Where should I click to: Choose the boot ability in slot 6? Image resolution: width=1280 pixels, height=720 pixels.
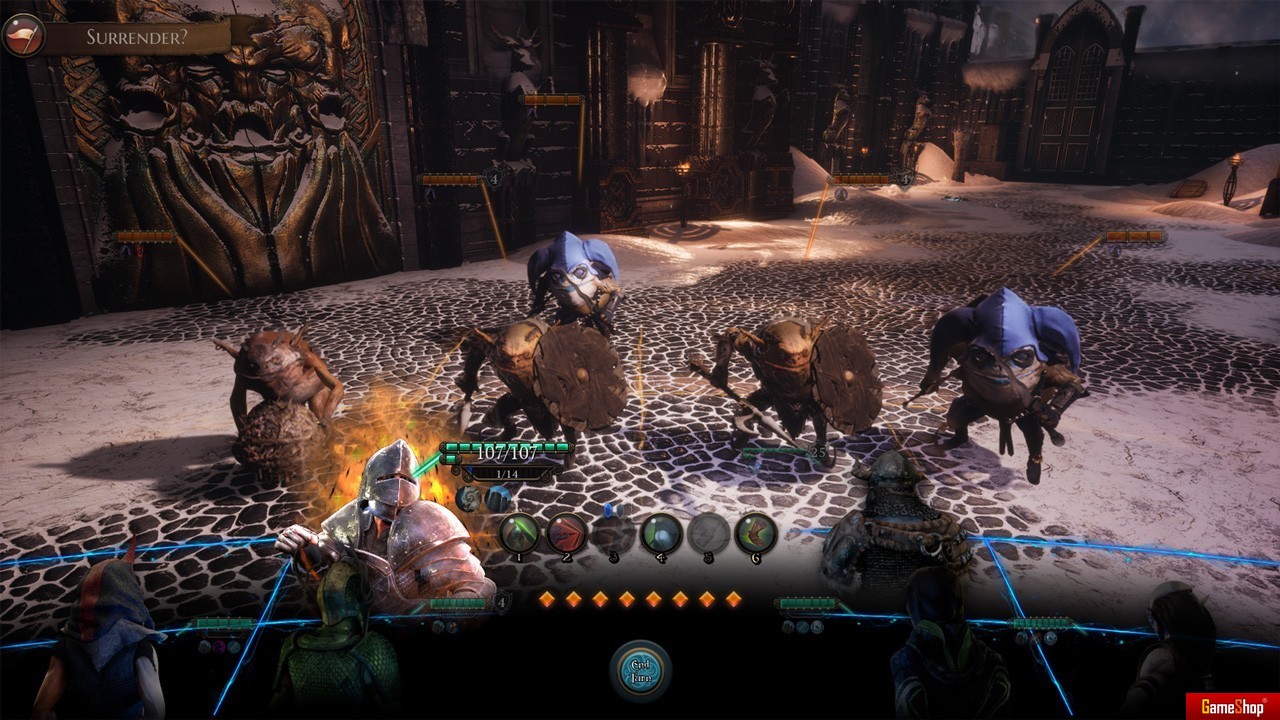coord(756,533)
